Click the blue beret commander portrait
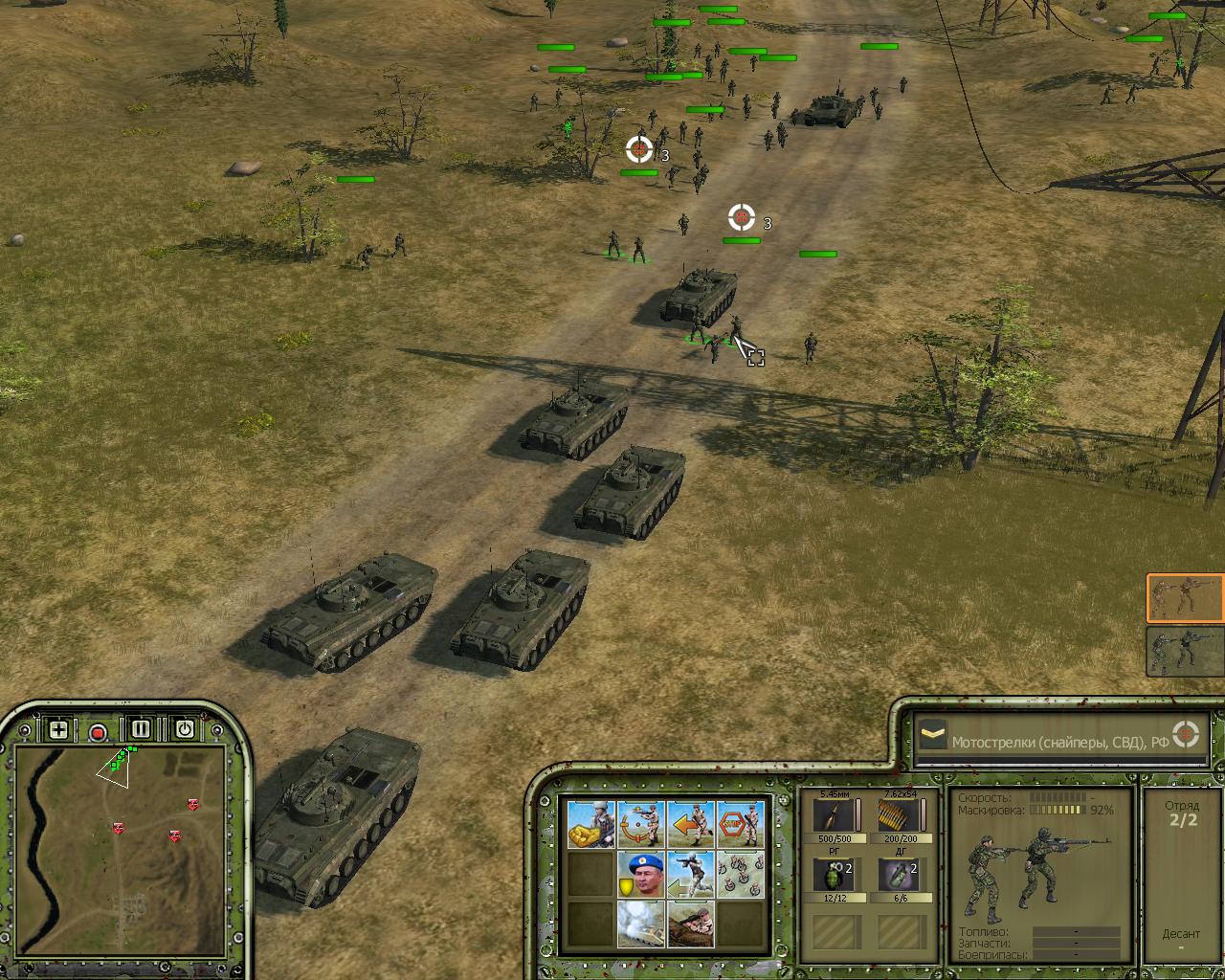This screenshot has height=980, width=1225. (x=641, y=874)
